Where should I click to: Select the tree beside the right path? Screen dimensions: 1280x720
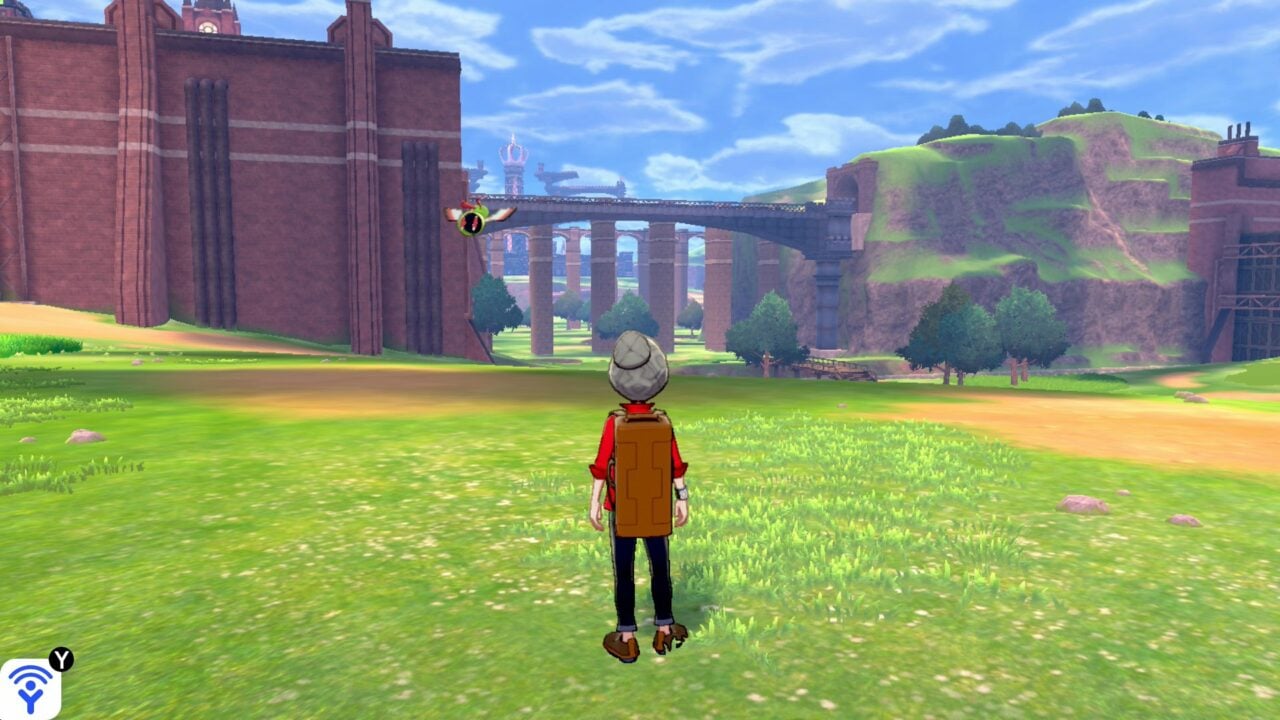click(955, 330)
